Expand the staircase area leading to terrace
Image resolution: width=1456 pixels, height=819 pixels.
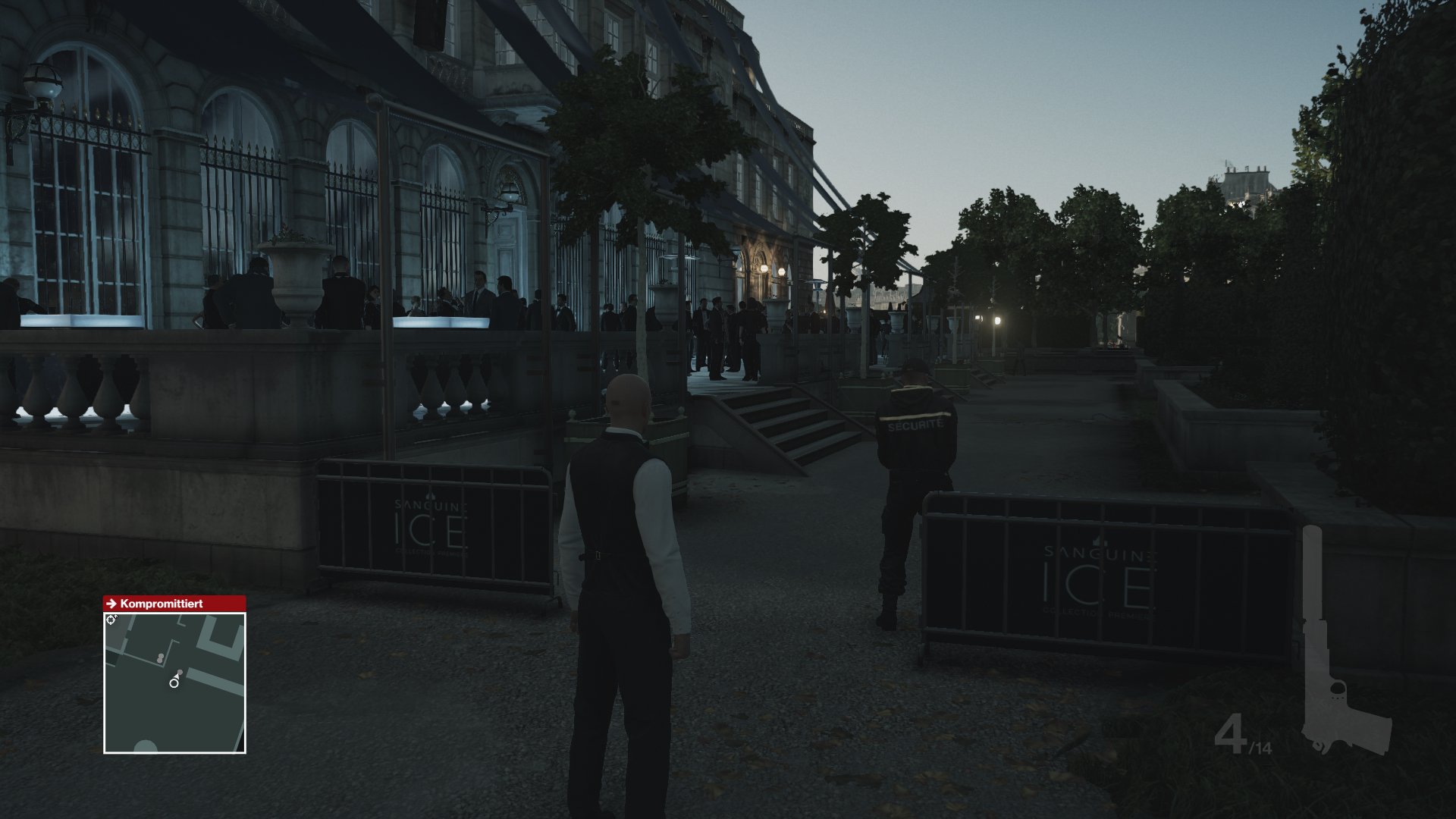coord(781,425)
